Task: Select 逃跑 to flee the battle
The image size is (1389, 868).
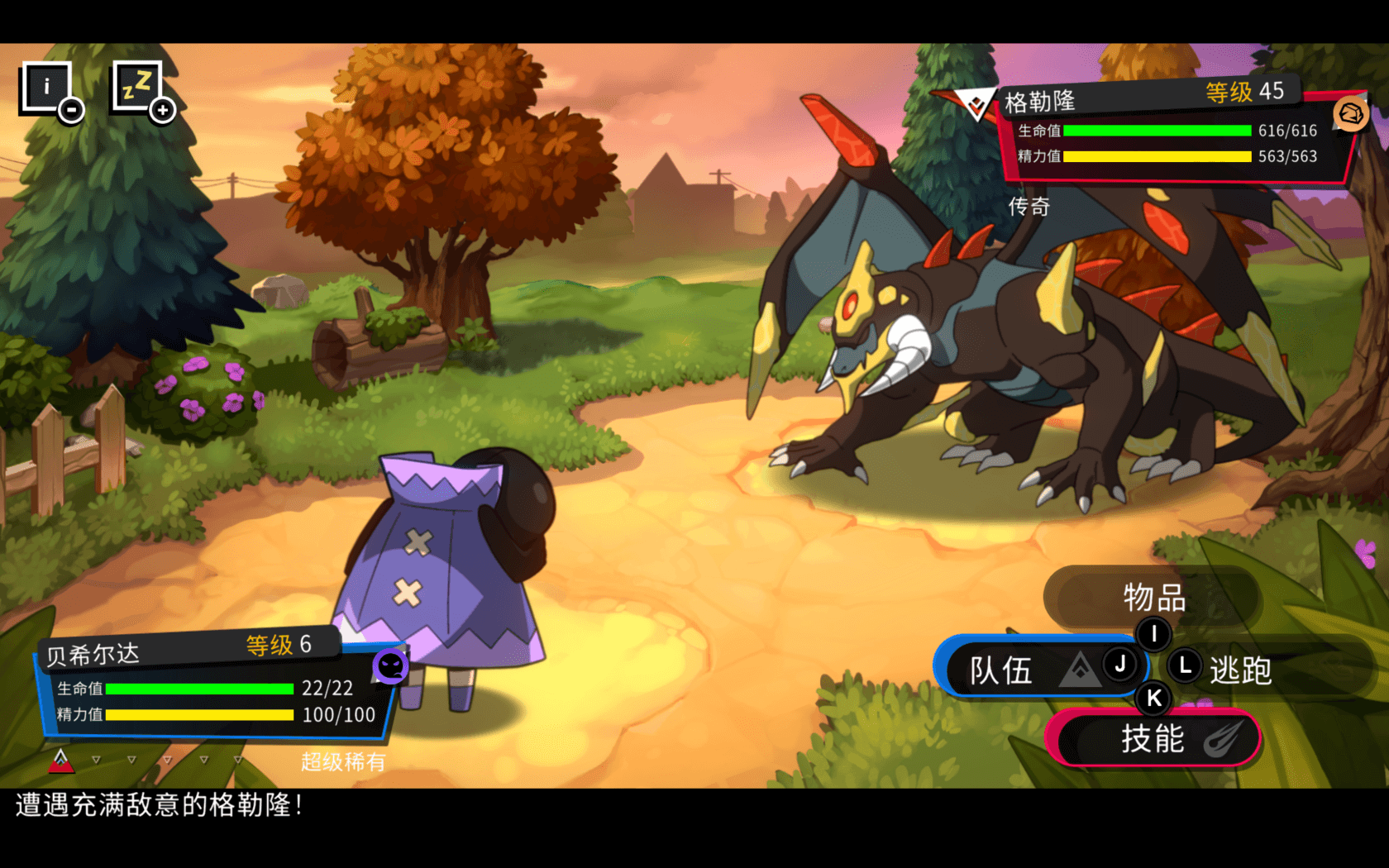Action: pos(1240,670)
